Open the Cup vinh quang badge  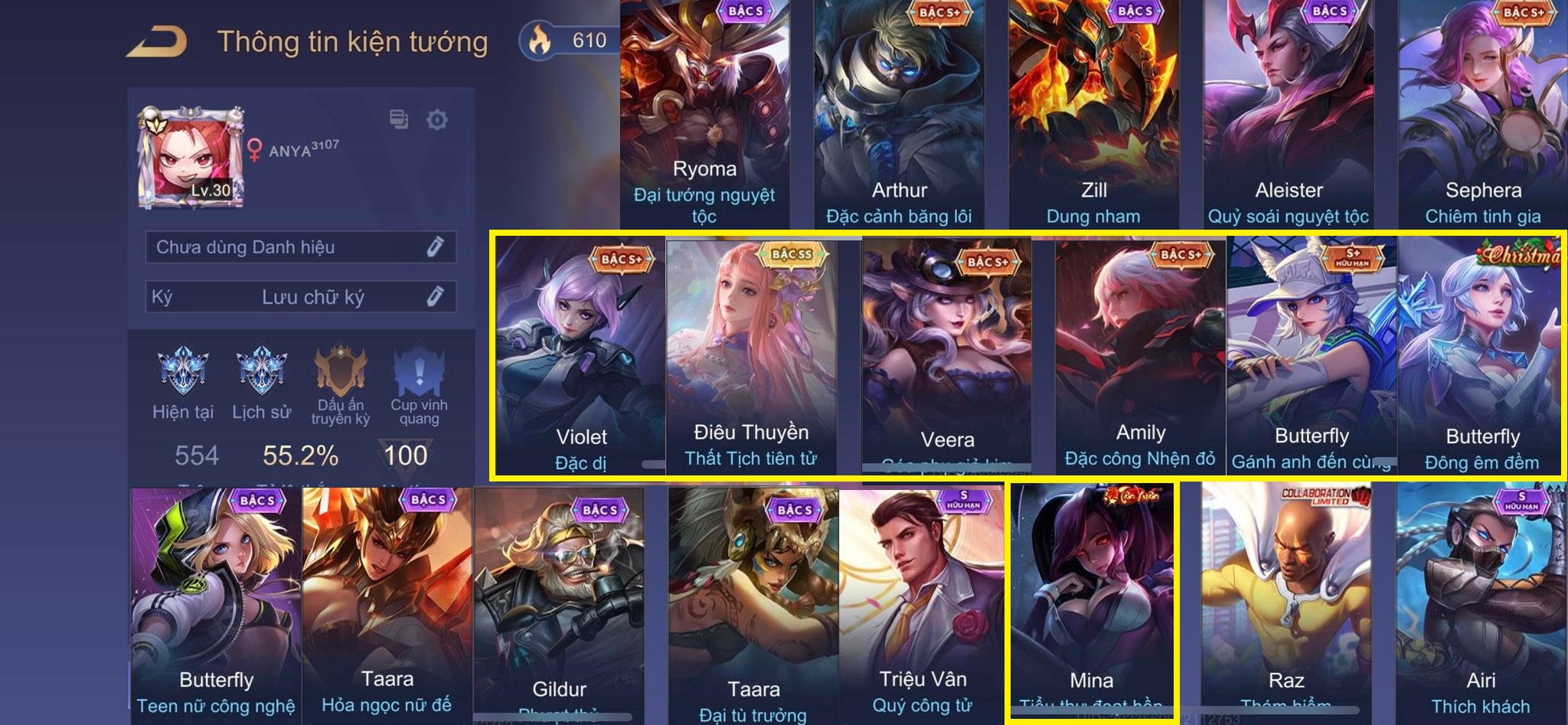[419, 373]
